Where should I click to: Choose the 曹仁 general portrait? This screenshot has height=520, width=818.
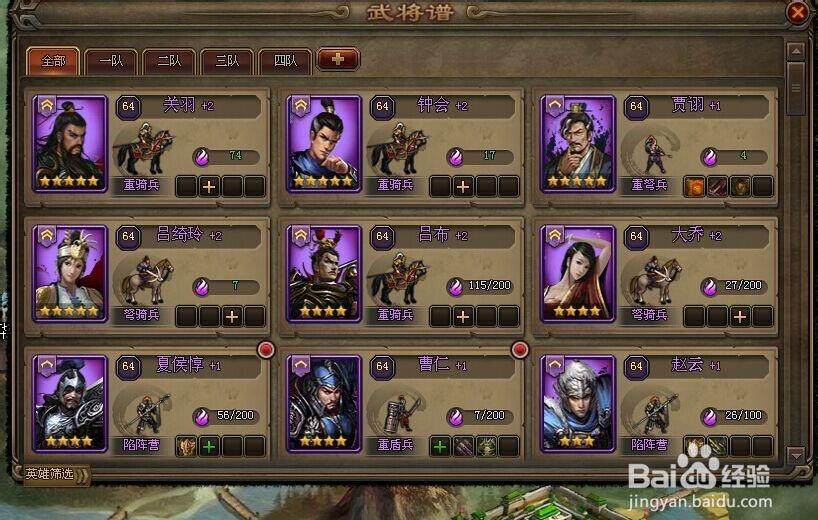click(324, 403)
